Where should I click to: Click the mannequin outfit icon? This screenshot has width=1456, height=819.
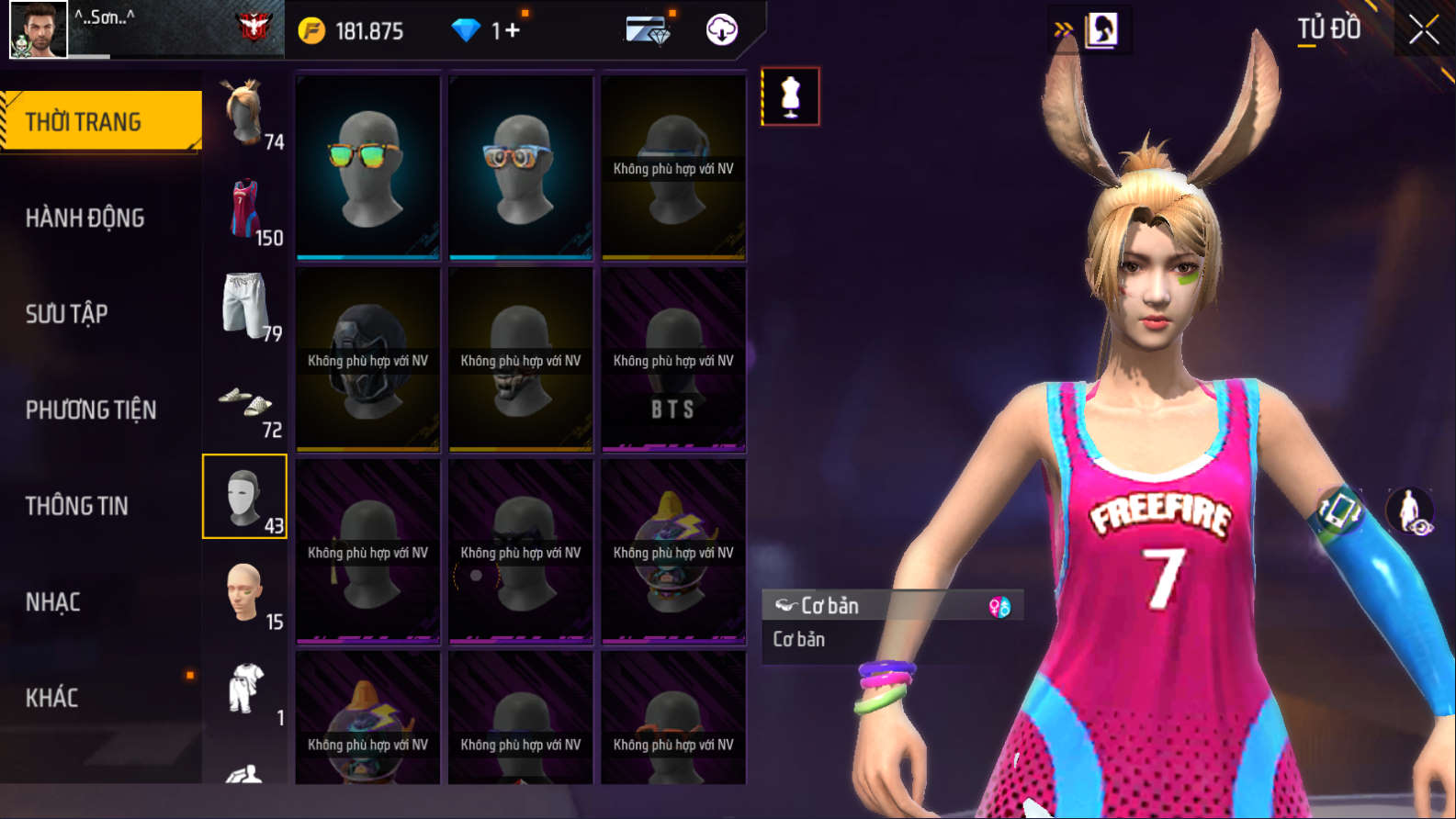pyautogui.click(x=790, y=96)
